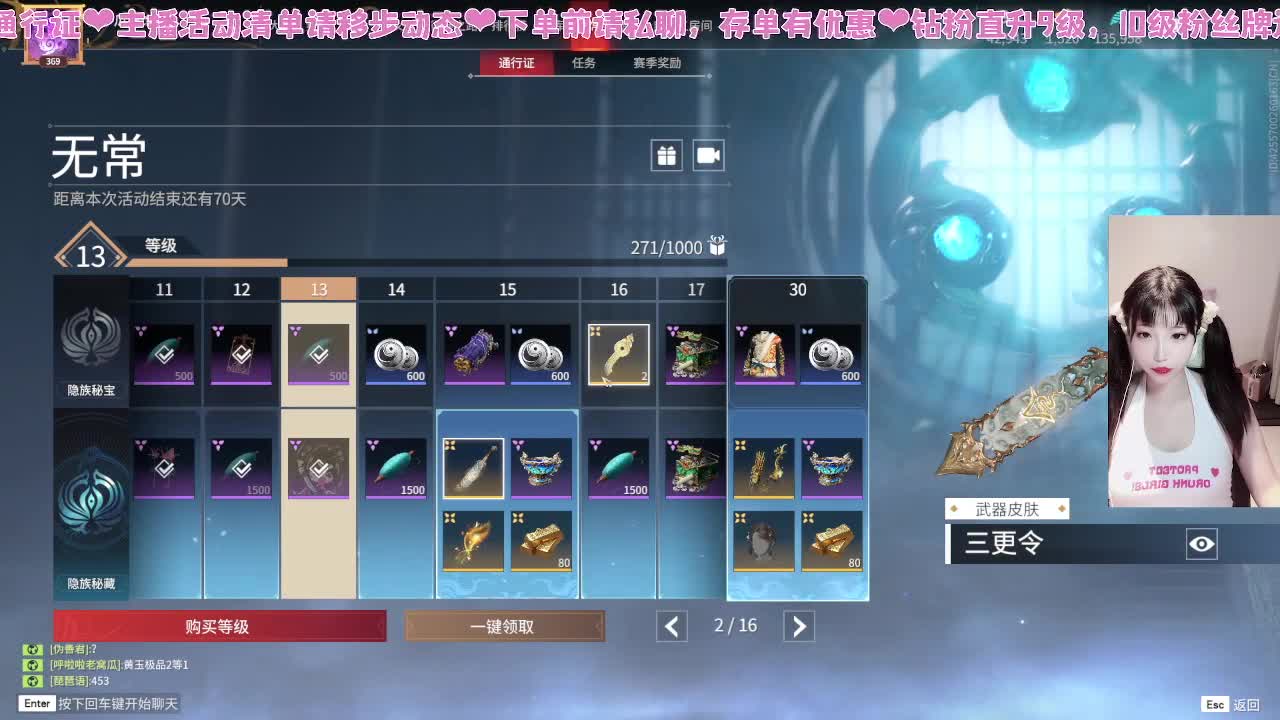This screenshot has height=720, width=1280.
Task: Click the outfit reward icon at level 30
Action: coord(763,354)
